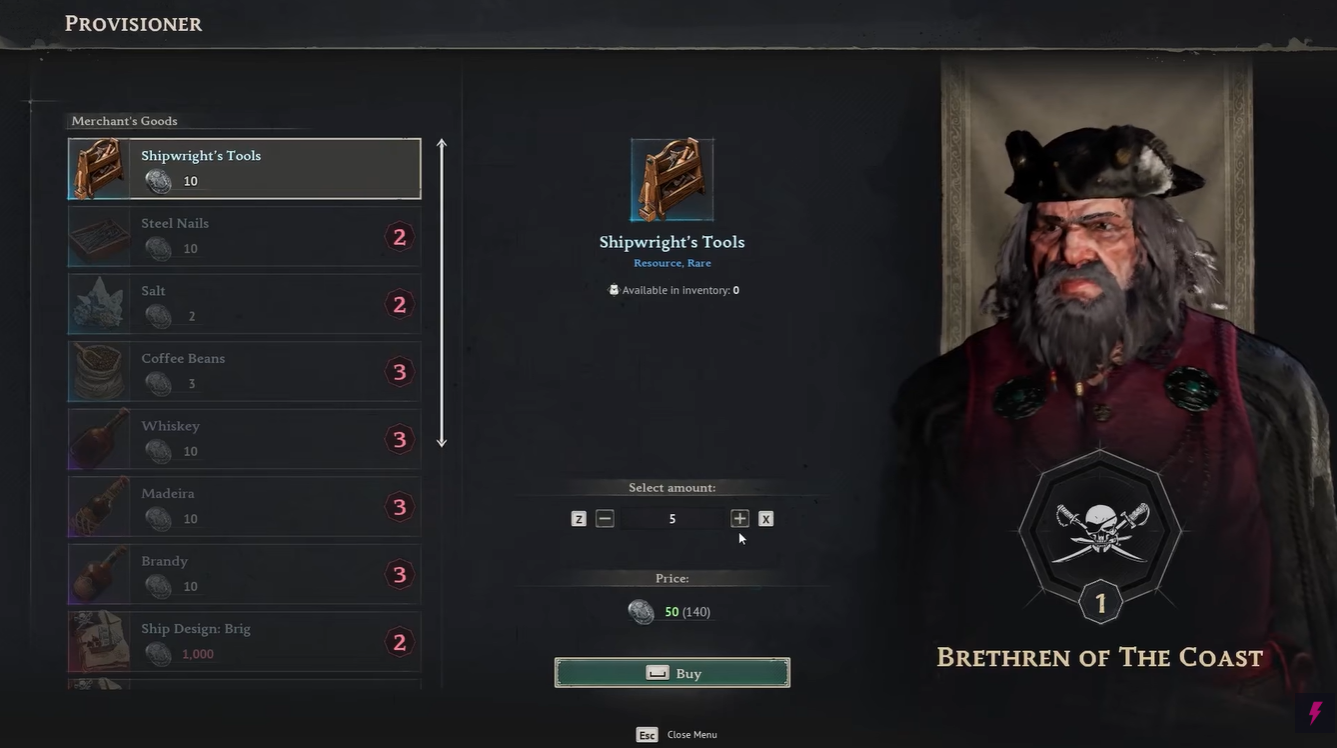The width and height of the screenshot is (1337, 748).
Task: Click the Ship Design: Brig blueprint icon
Action: (96, 641)
